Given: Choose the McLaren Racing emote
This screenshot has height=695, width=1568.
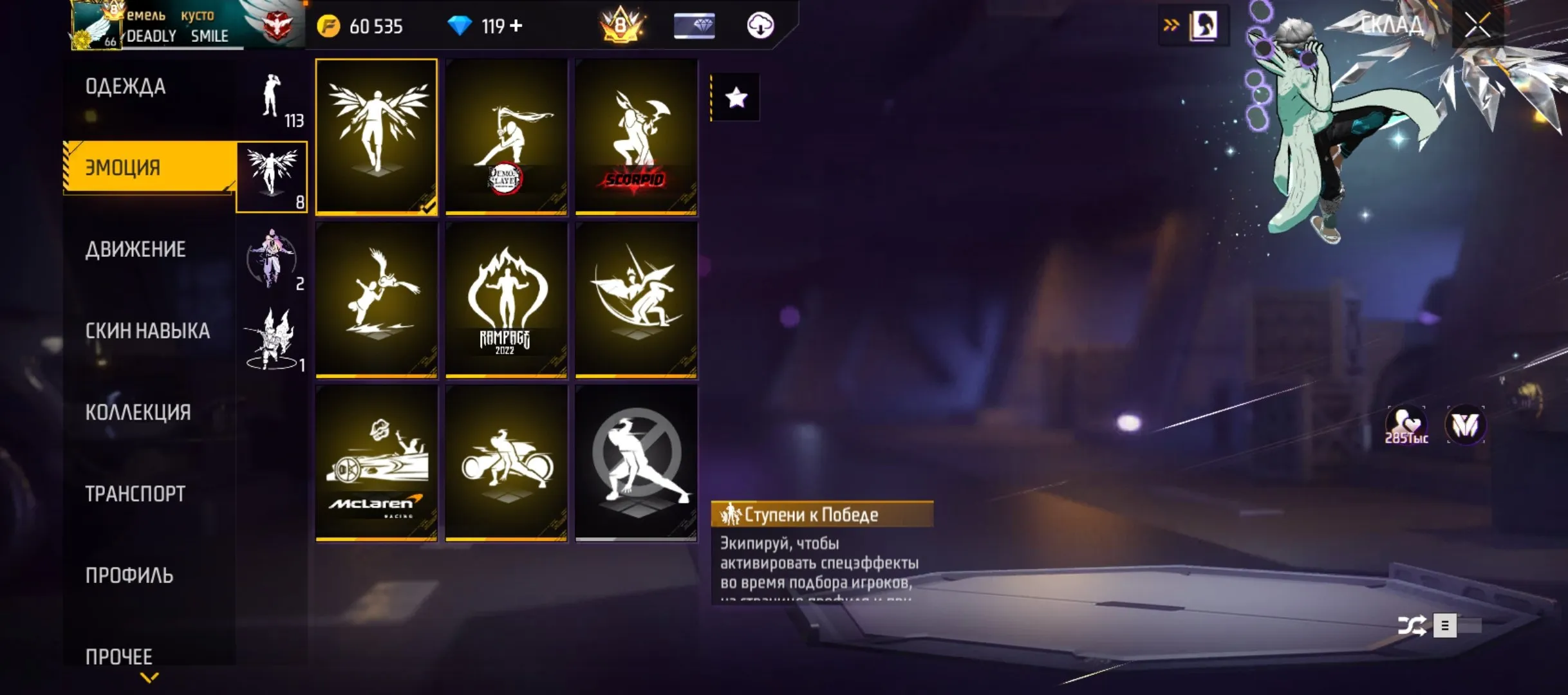Looking at the screenshot, I should pyautogui.click(x=377, y=463).
